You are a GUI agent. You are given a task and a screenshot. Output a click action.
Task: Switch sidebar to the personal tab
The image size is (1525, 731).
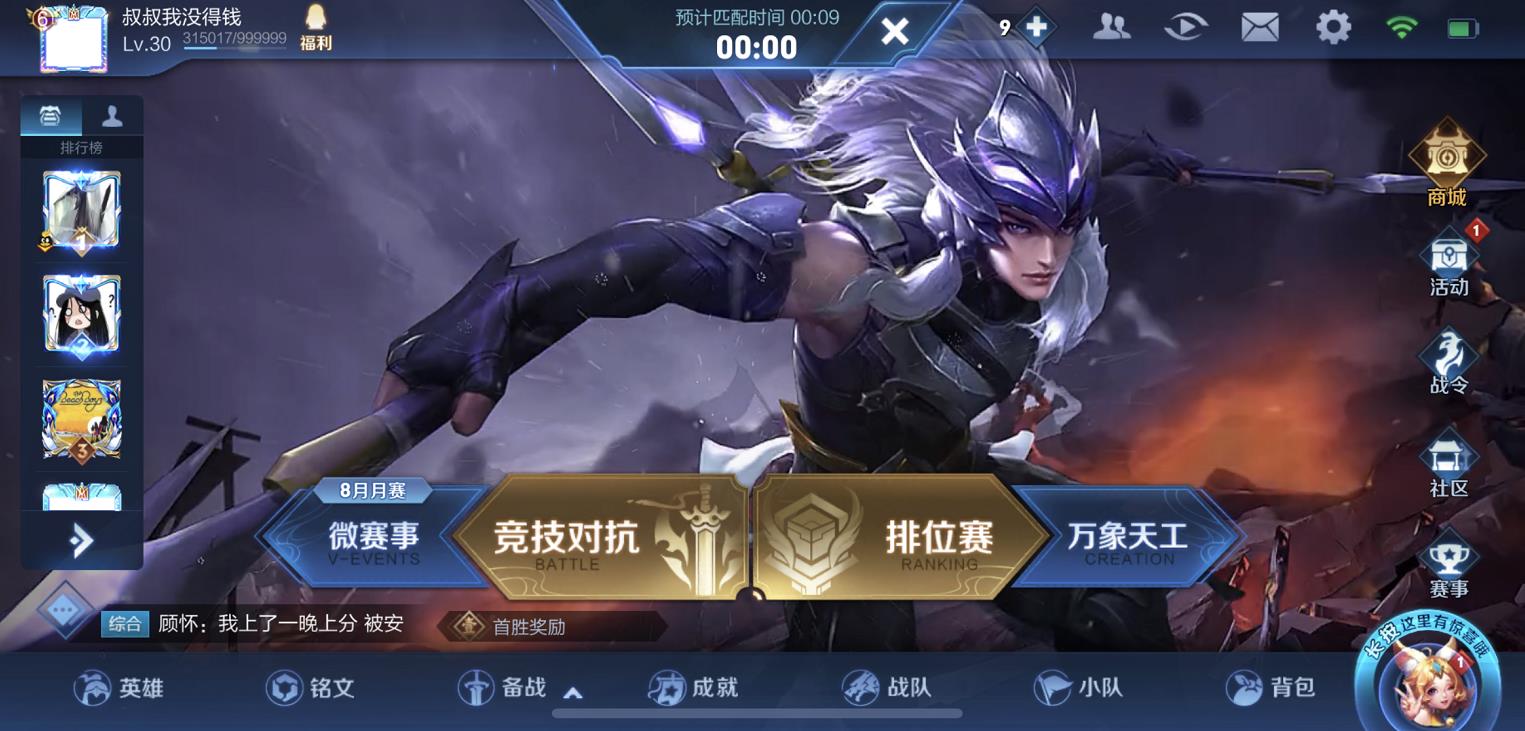click(x=112, y=115)
